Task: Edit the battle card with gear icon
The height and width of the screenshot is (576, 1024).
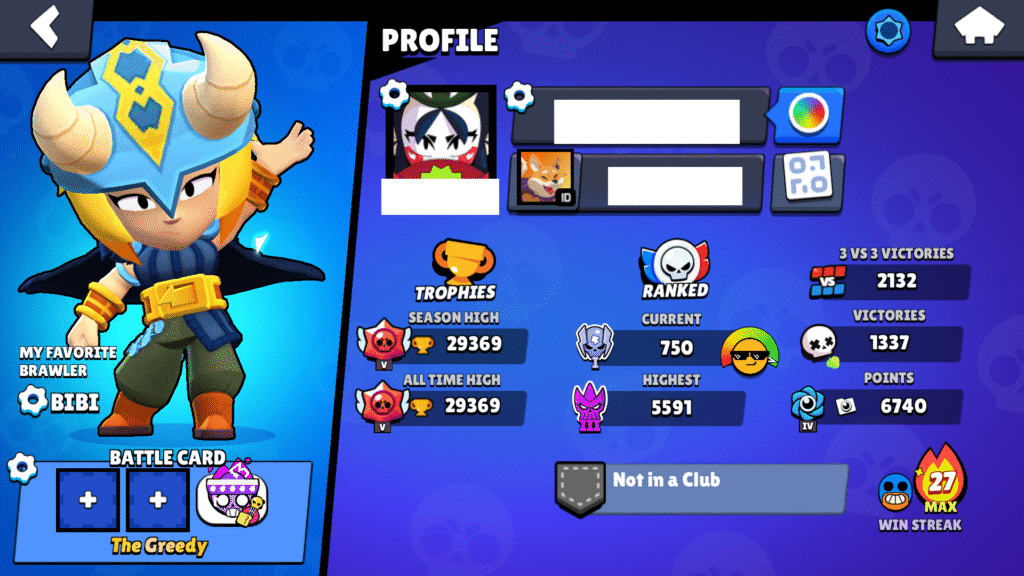Action: [21, 467]
